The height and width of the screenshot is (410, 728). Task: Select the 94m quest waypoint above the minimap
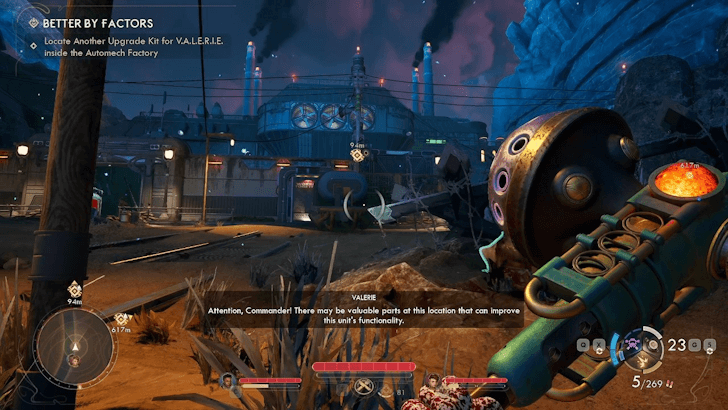[x=74, y=290]
